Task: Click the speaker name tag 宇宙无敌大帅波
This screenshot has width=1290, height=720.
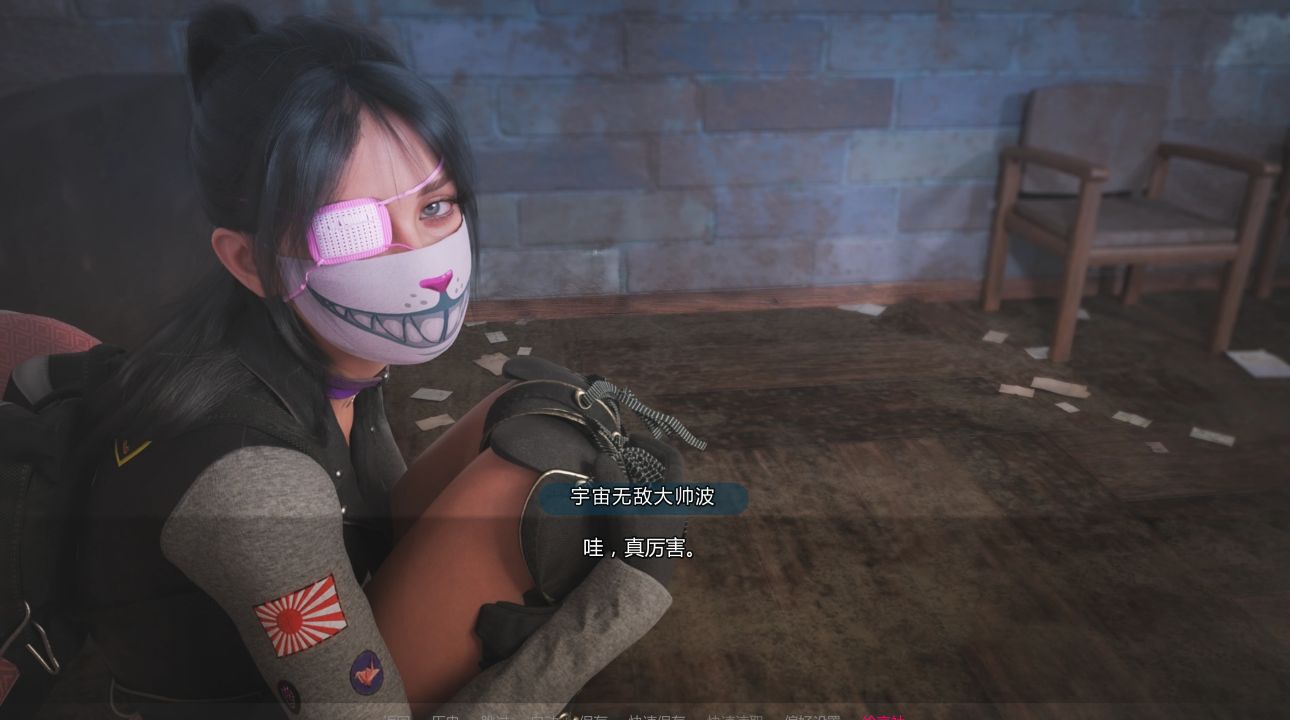Action: (x=642, y=497)
